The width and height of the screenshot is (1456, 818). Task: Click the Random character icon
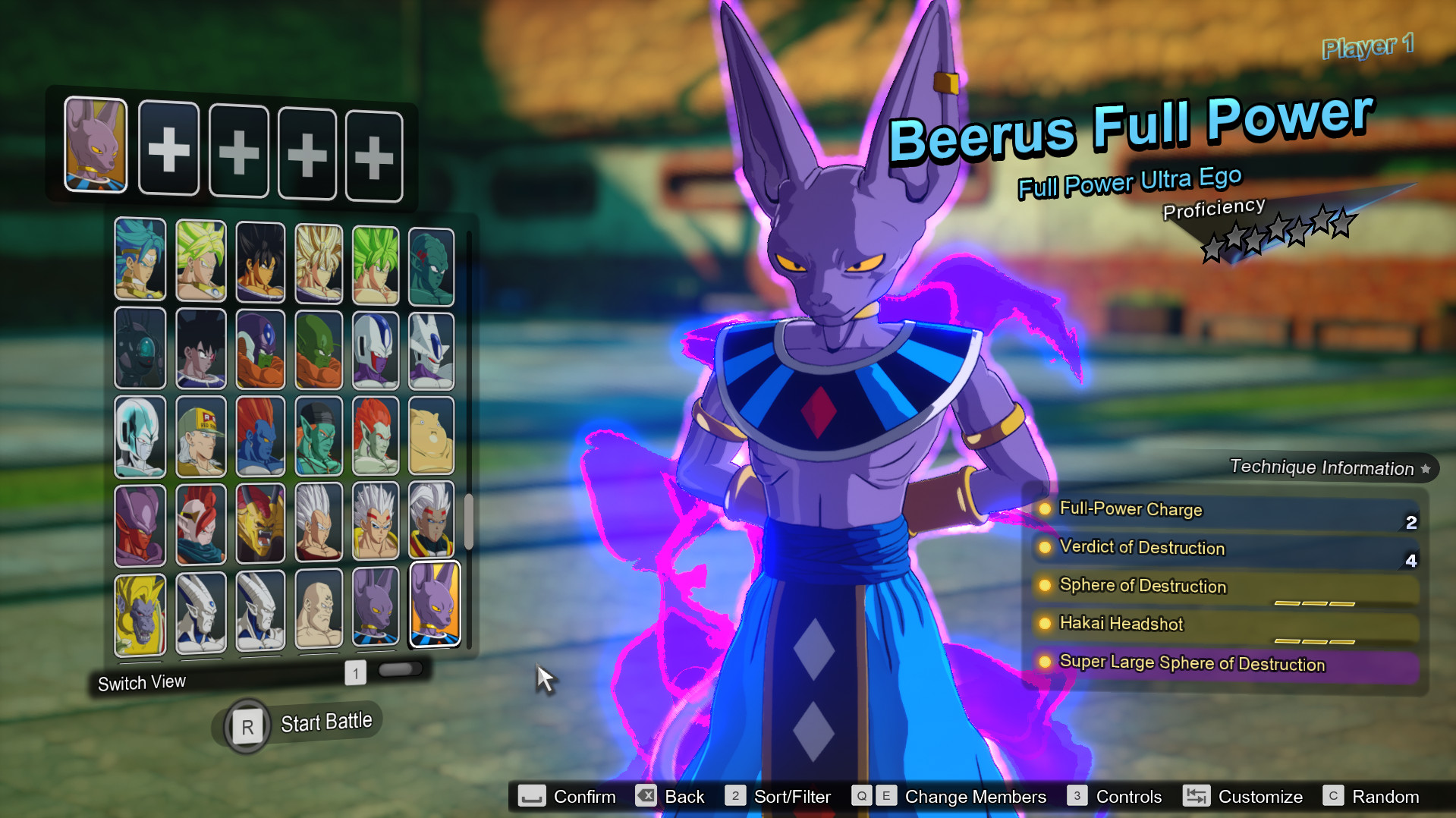coord(1335,796)
